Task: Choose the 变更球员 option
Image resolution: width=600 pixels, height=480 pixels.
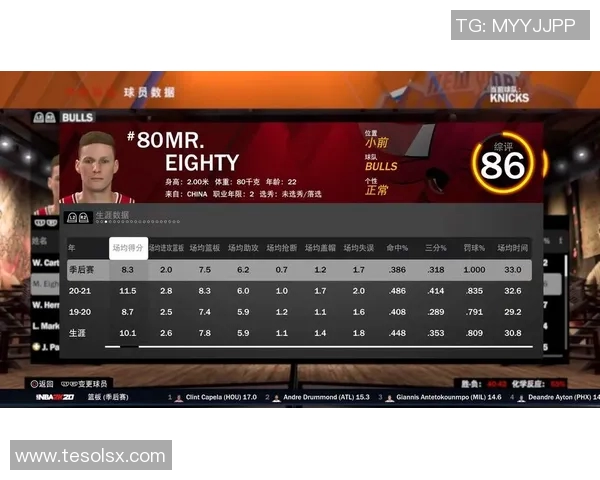Action: 85,383
